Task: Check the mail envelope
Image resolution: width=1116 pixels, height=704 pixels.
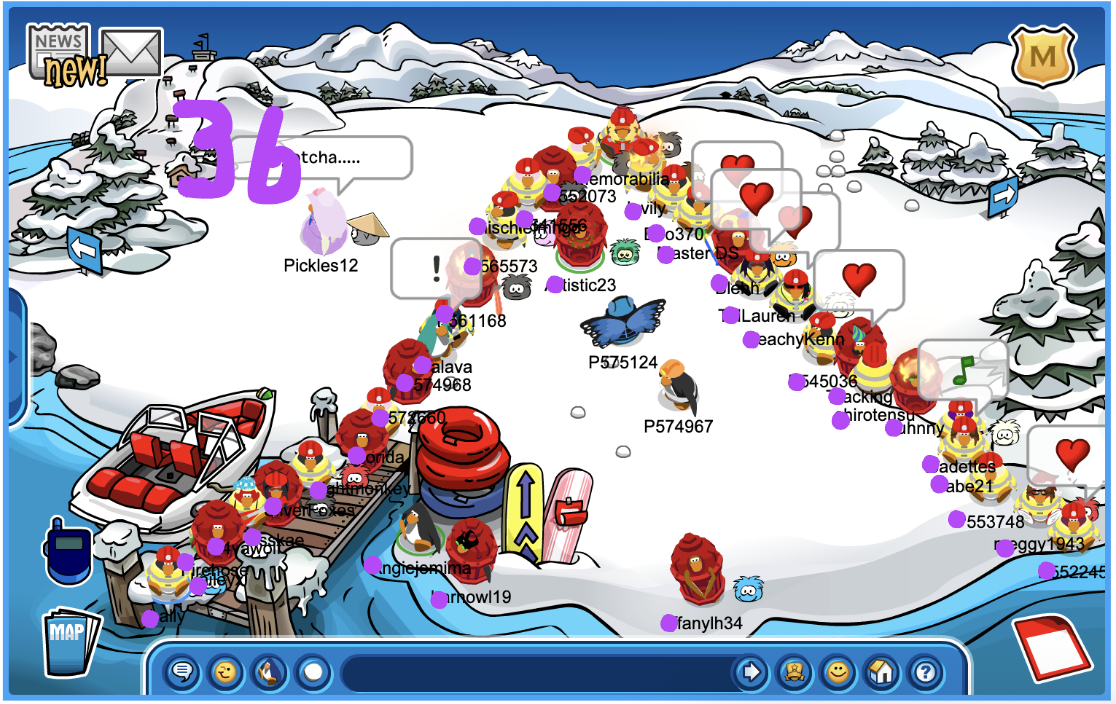Action: click(x=130, y=53)
